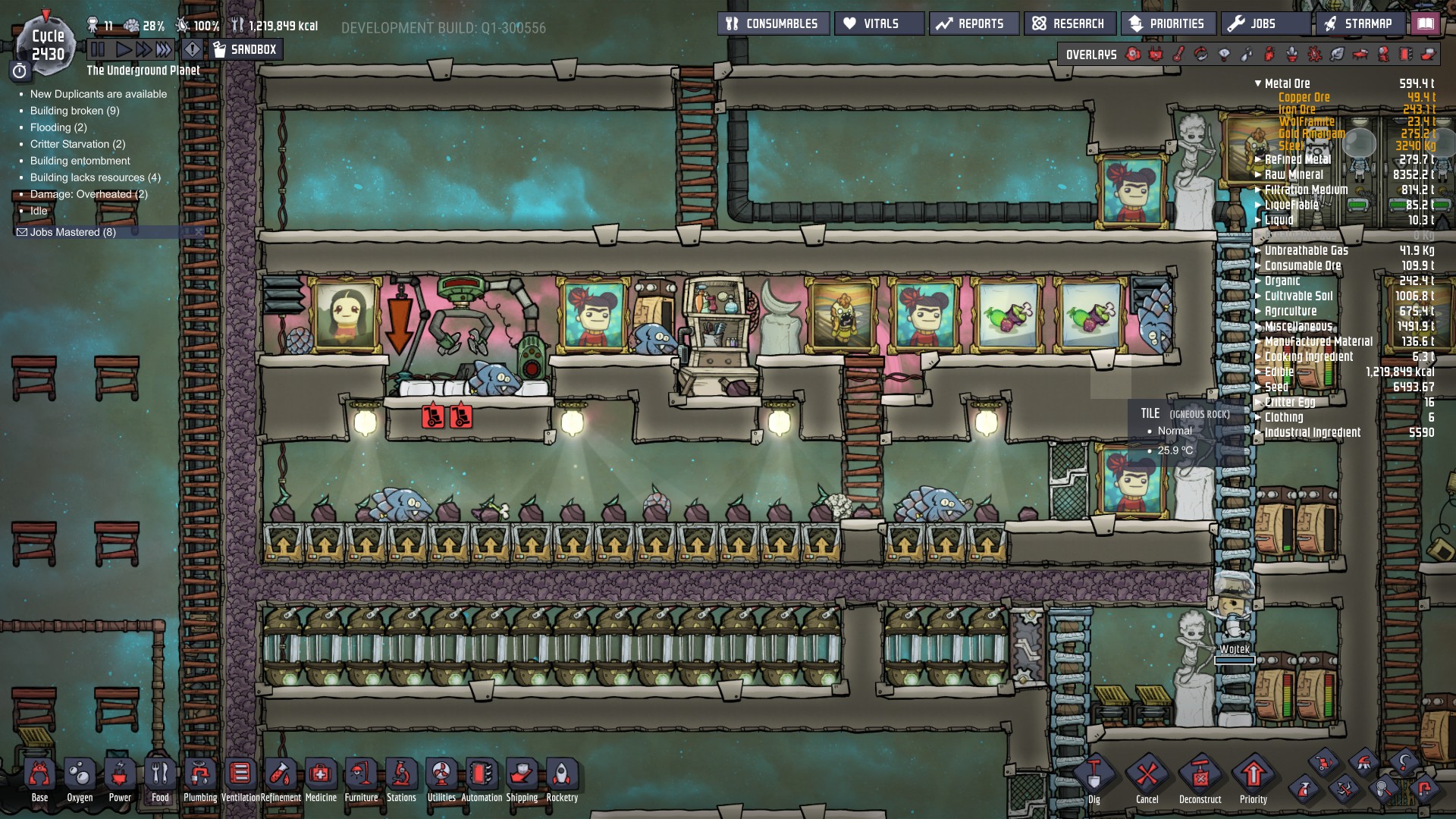Open the Consumables screen
The height and width of the screenshot is (819, 1456).
775,23
